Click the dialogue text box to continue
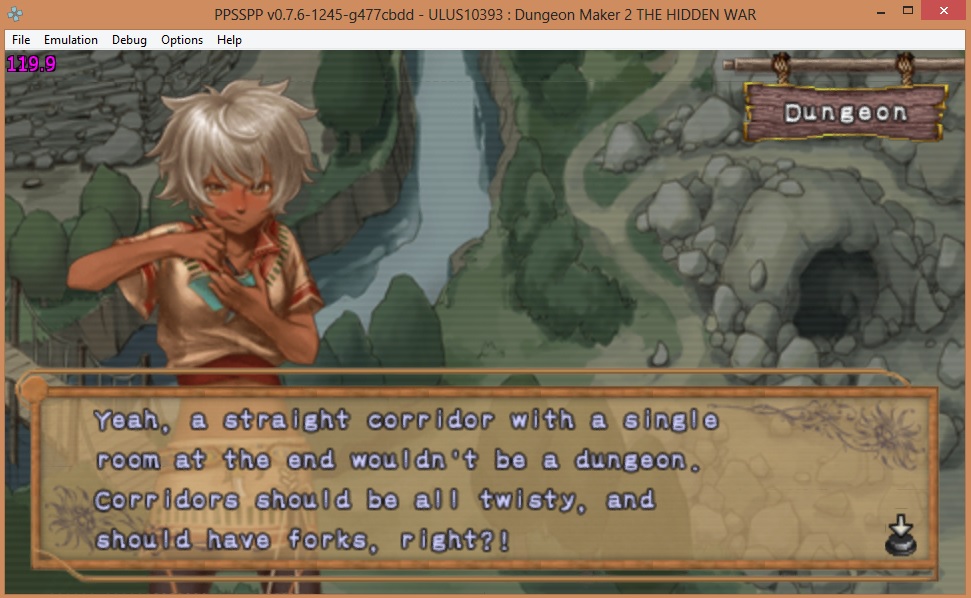The width and height of the screenshot is (971, 598). [480, 478]
